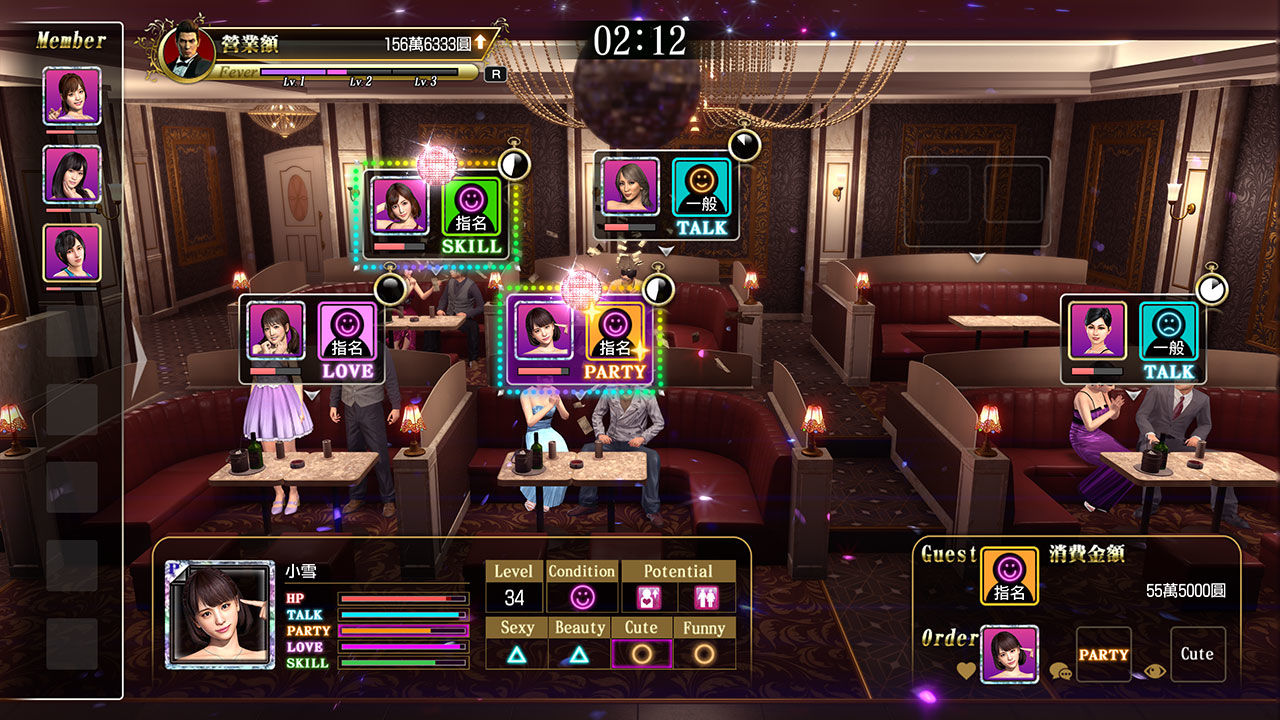Open the table with orange-face TALK icon
This screenshot has height=720, width=1280.
coord(701,197)
